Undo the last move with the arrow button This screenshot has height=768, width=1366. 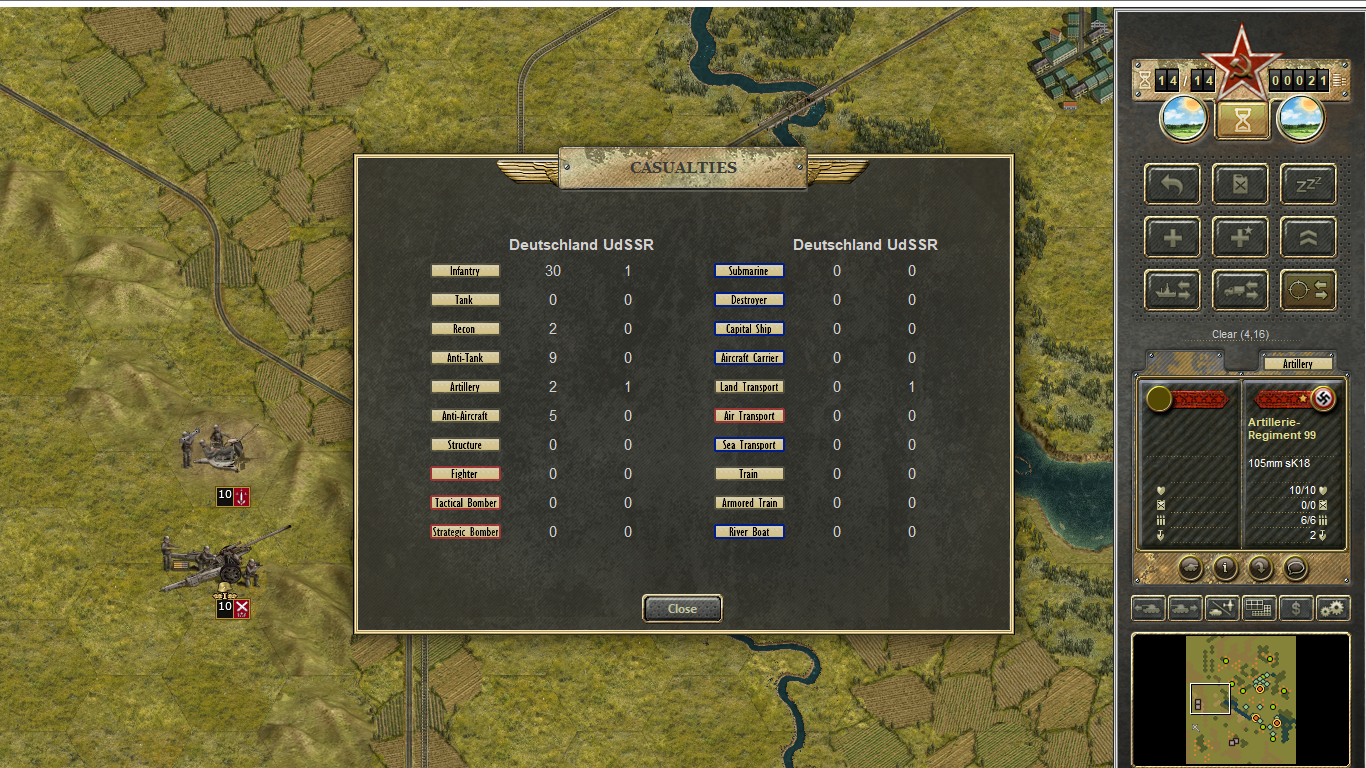1172,185
